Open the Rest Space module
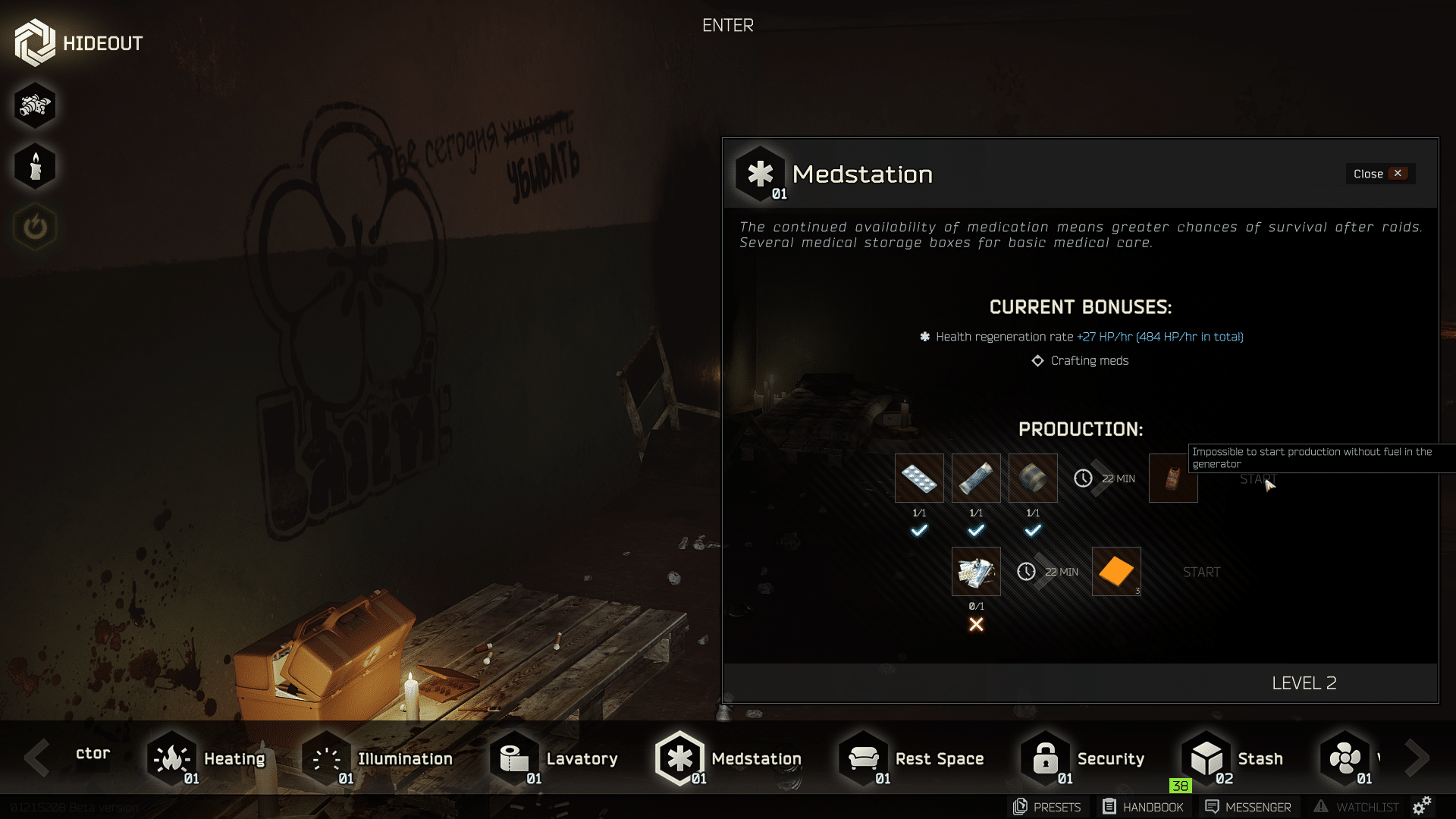This screenshot has width=1456, height=819. [x=912, y=758]
